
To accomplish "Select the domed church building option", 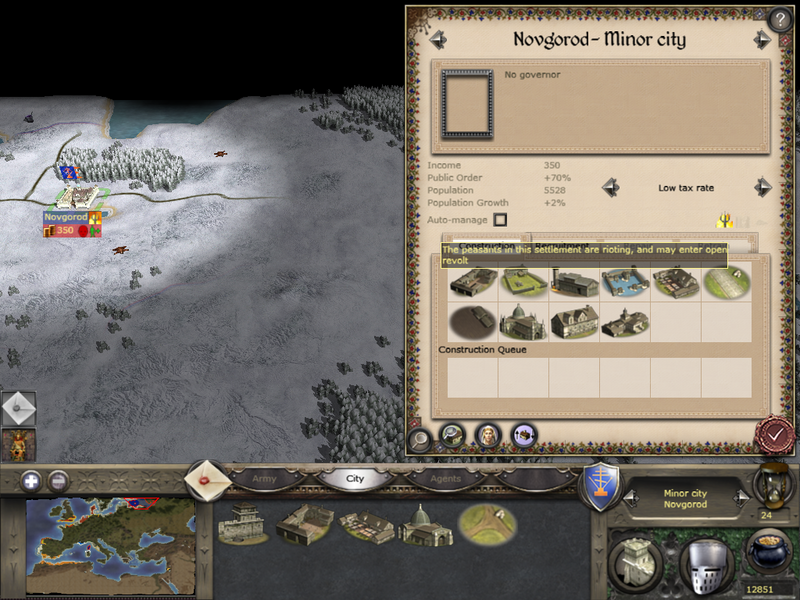I will (523, 322).
